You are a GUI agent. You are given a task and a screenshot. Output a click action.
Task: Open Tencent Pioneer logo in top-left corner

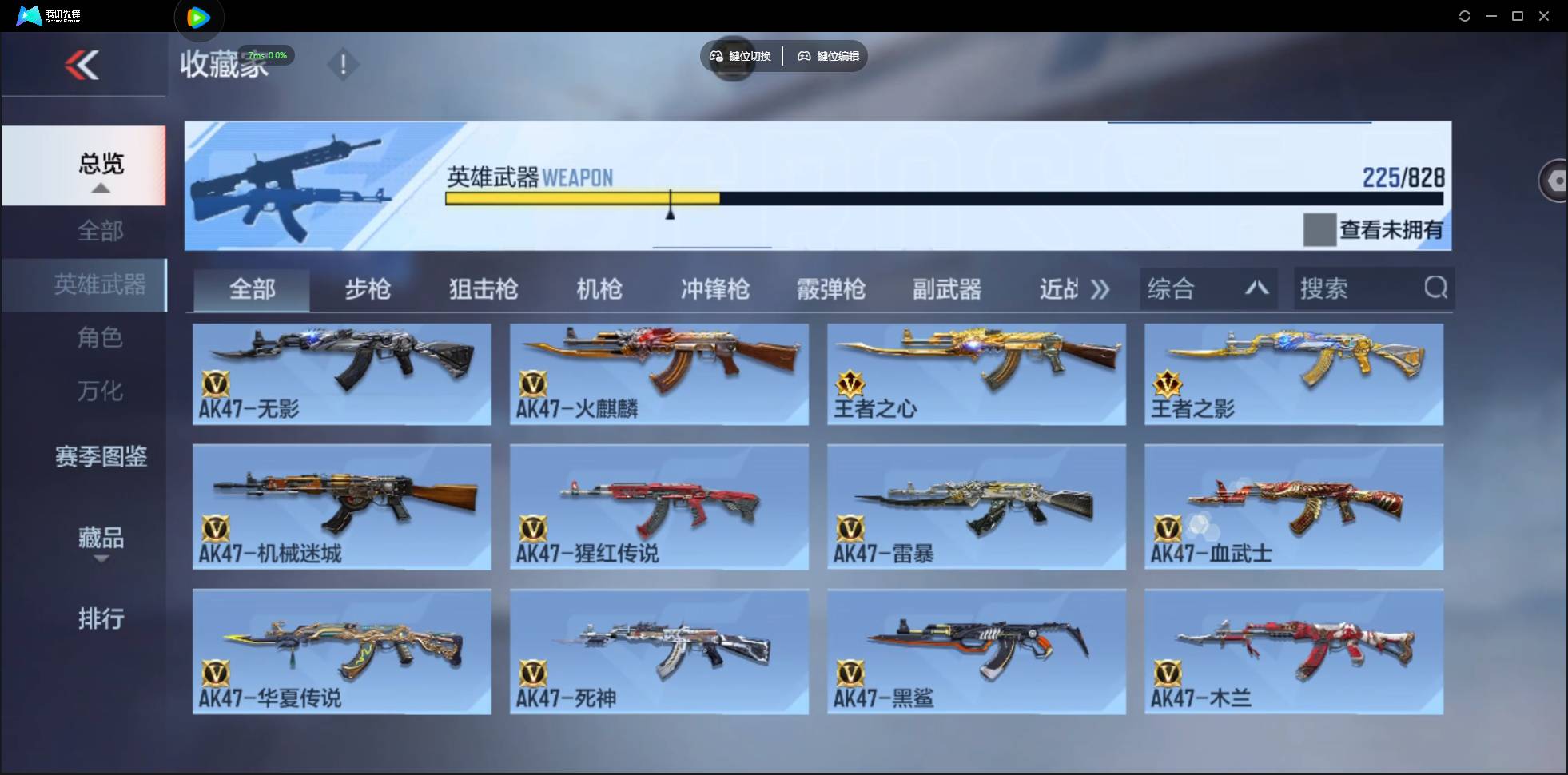point(44,15)
